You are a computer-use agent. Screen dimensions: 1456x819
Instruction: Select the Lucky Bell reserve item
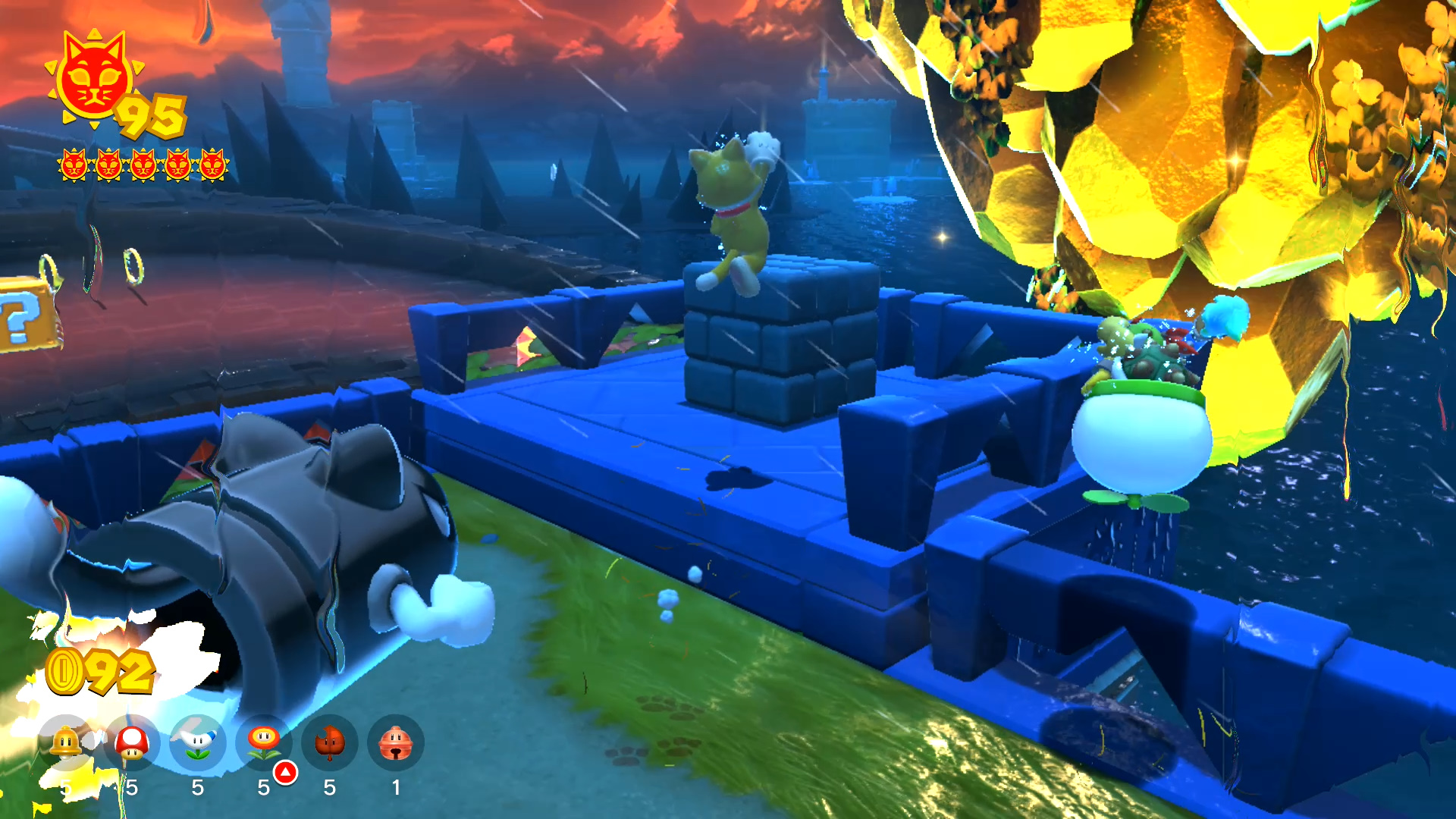click(x=395, y=742)
